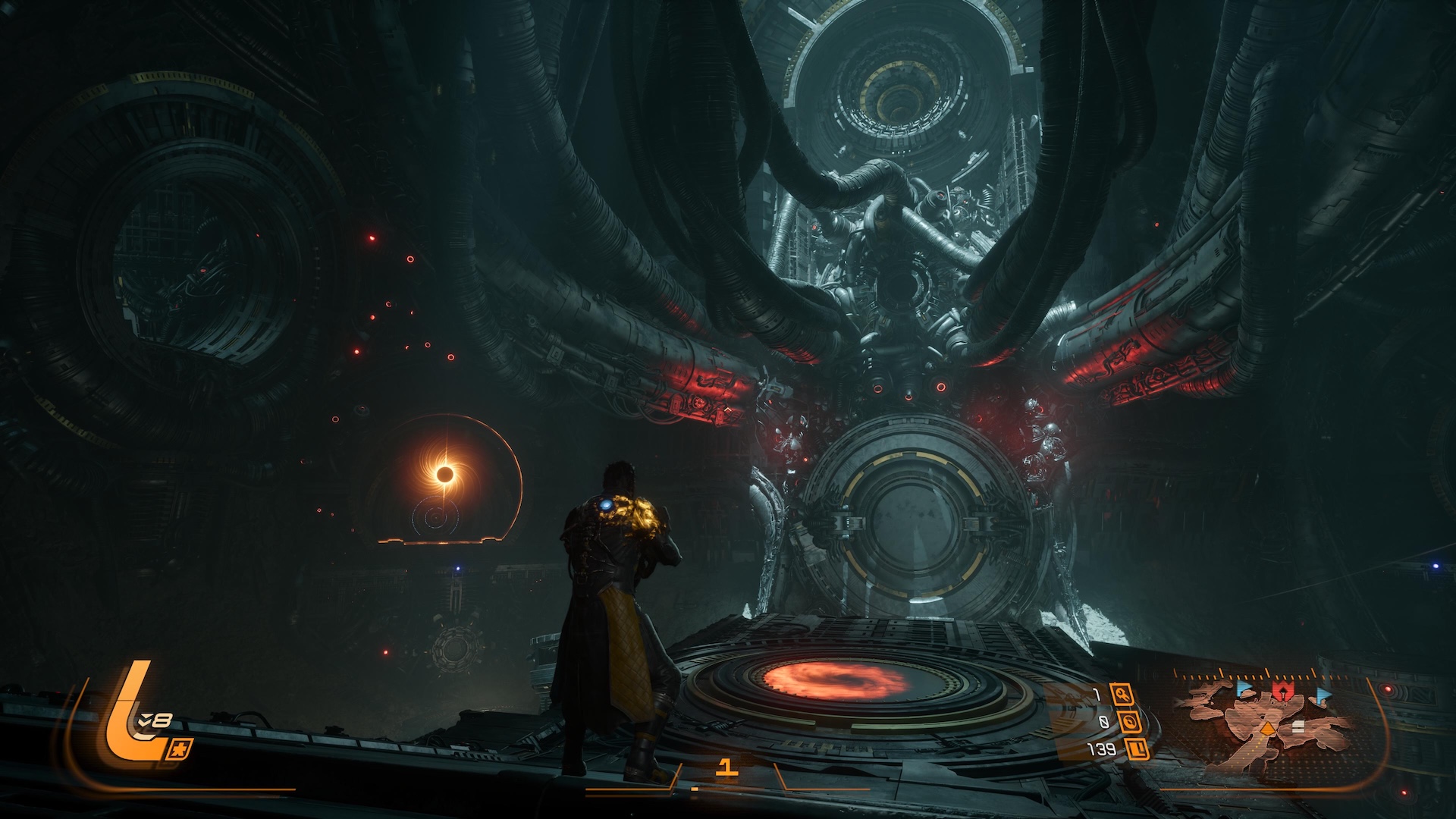This screenshot has height=819, width=1456.
Task: Click the small starburst ability icon
Action: pos(184,749)
